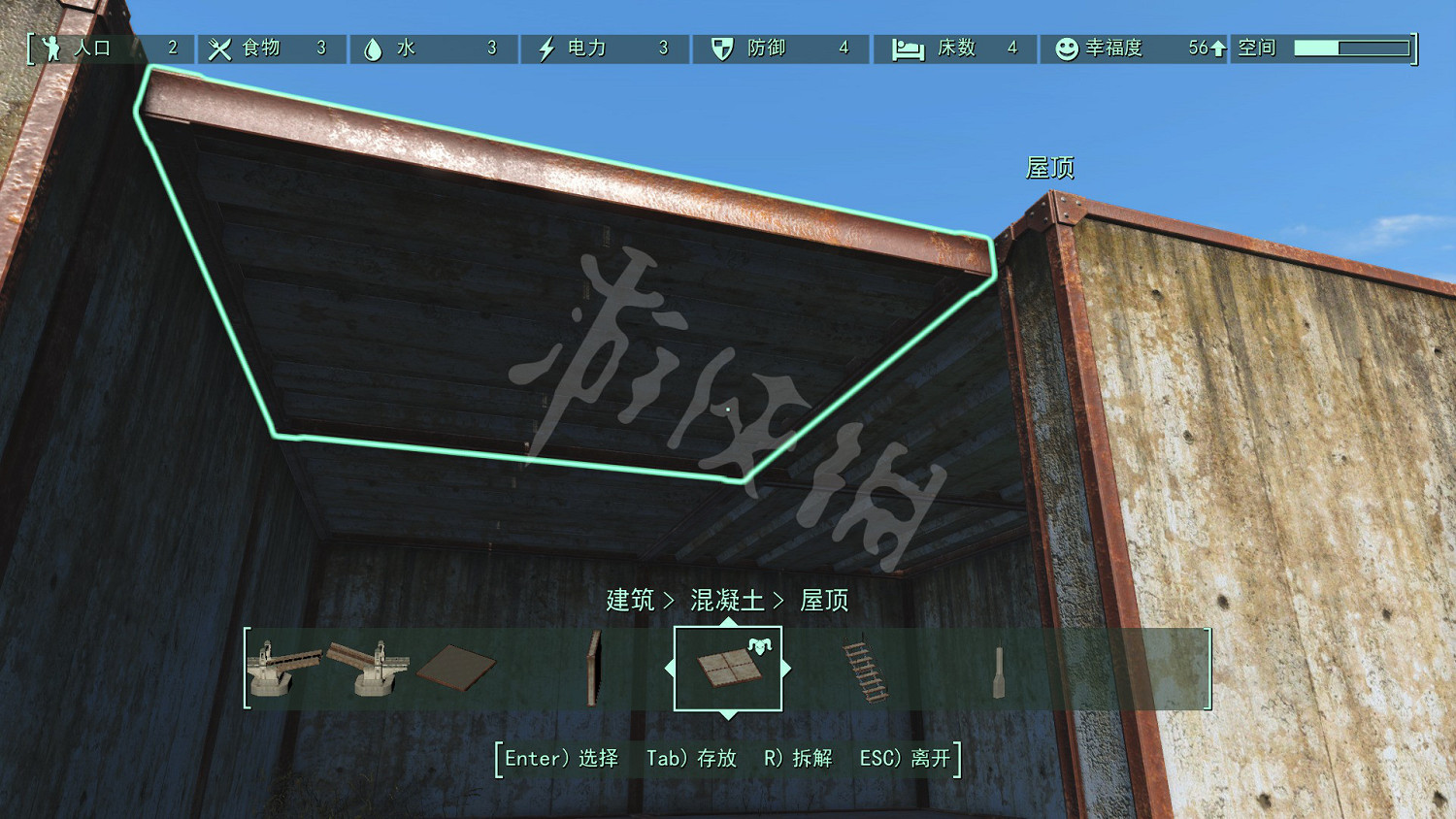Viewport: 1456px width, 819px height.
Task: Click 屋顶 breadcrumb tab label
Action: pyautogui.click(x=823, y=600)
